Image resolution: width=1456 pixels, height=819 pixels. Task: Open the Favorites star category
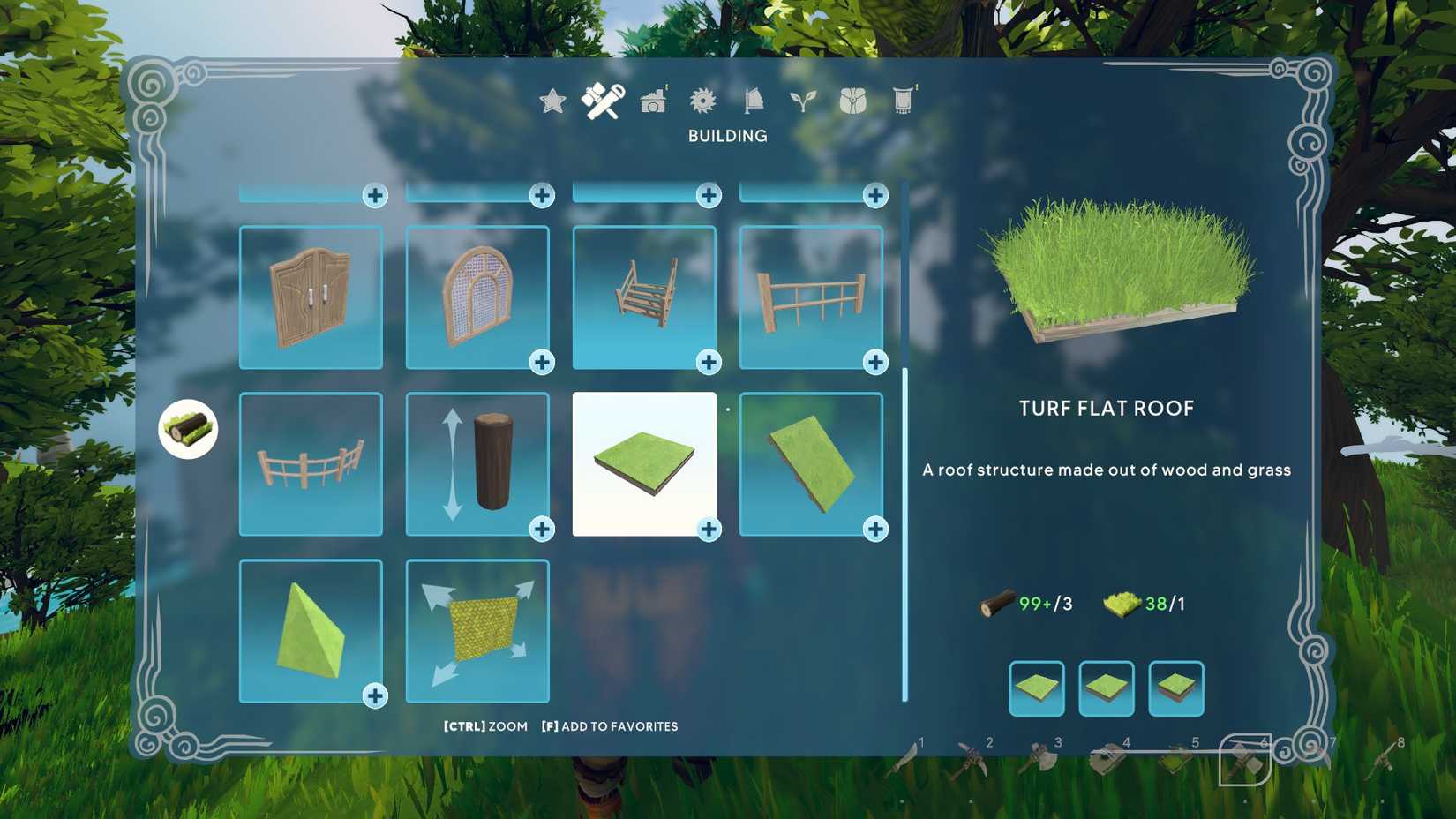(552, 101)
